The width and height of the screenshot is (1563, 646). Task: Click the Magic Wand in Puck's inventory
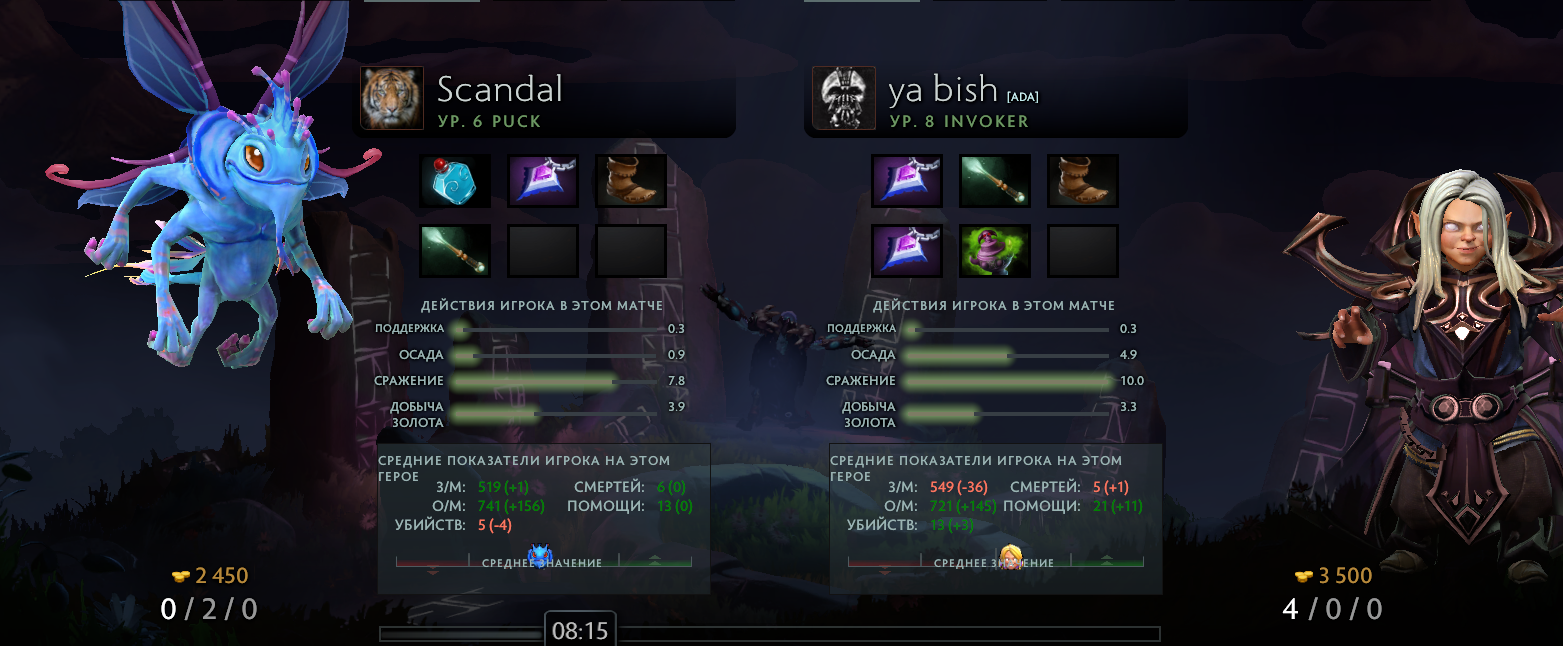[x=455, y=251]
